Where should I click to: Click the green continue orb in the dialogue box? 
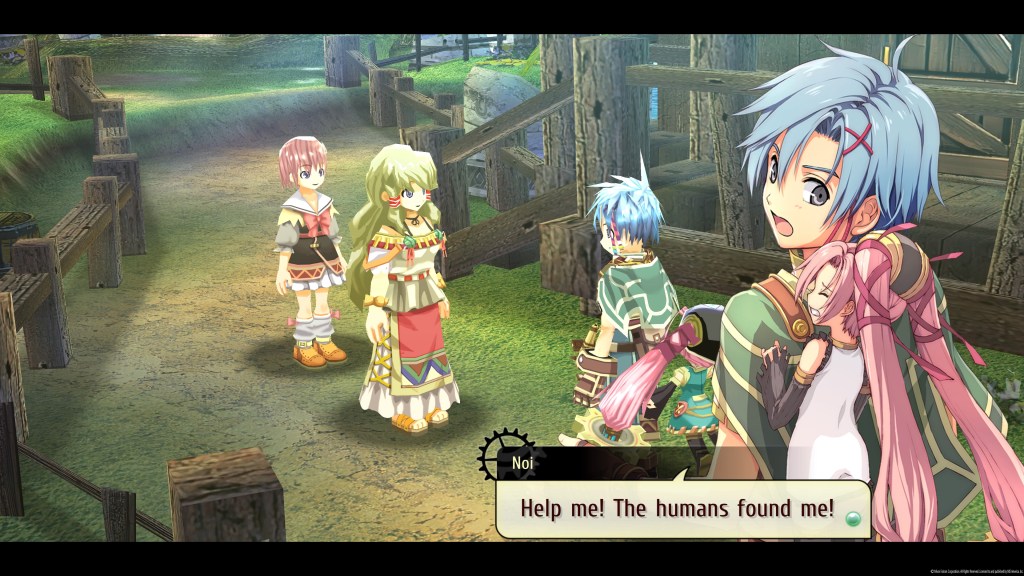click(x=852, y=518)
